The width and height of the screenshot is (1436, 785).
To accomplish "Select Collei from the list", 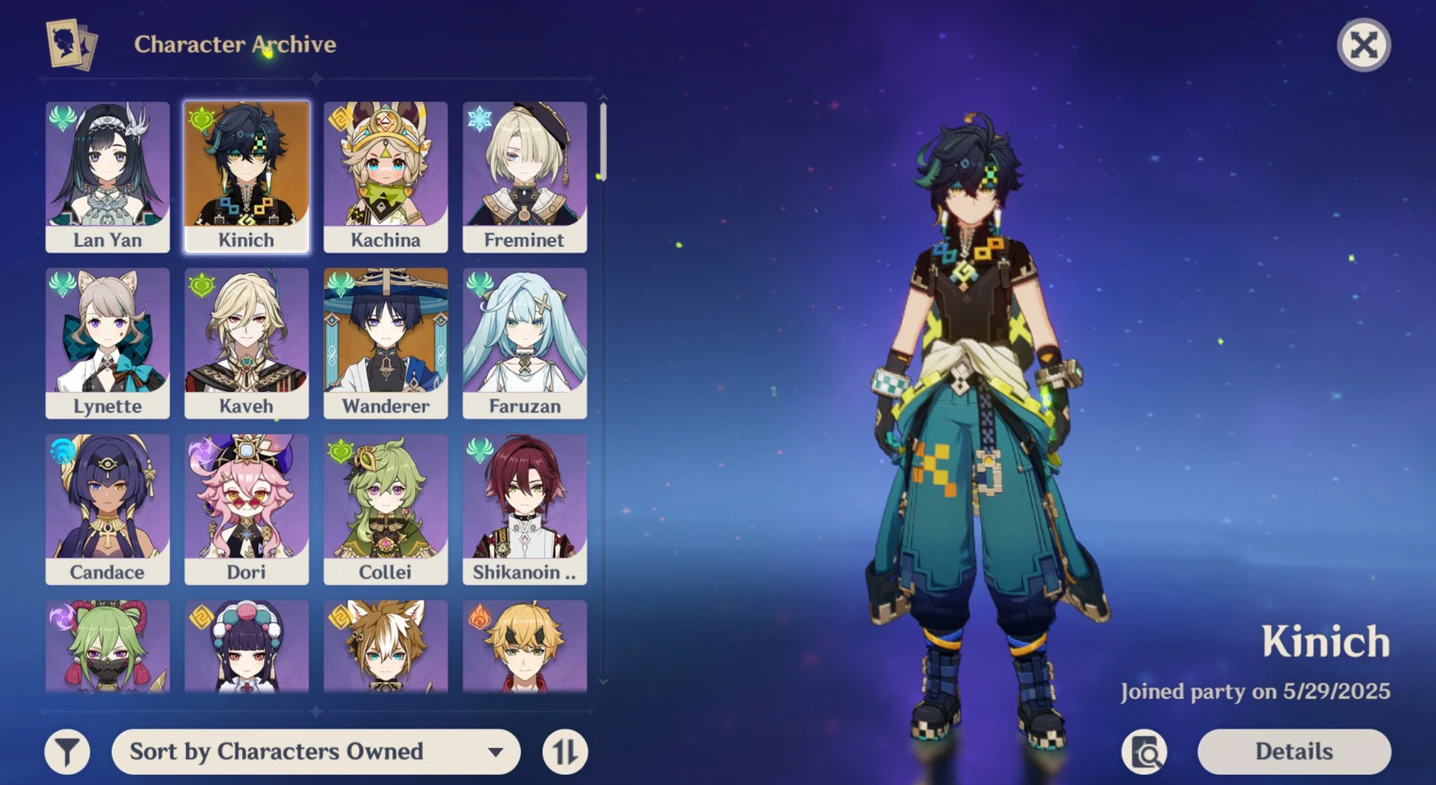I will pyautogui.click(x=386, y=507).
